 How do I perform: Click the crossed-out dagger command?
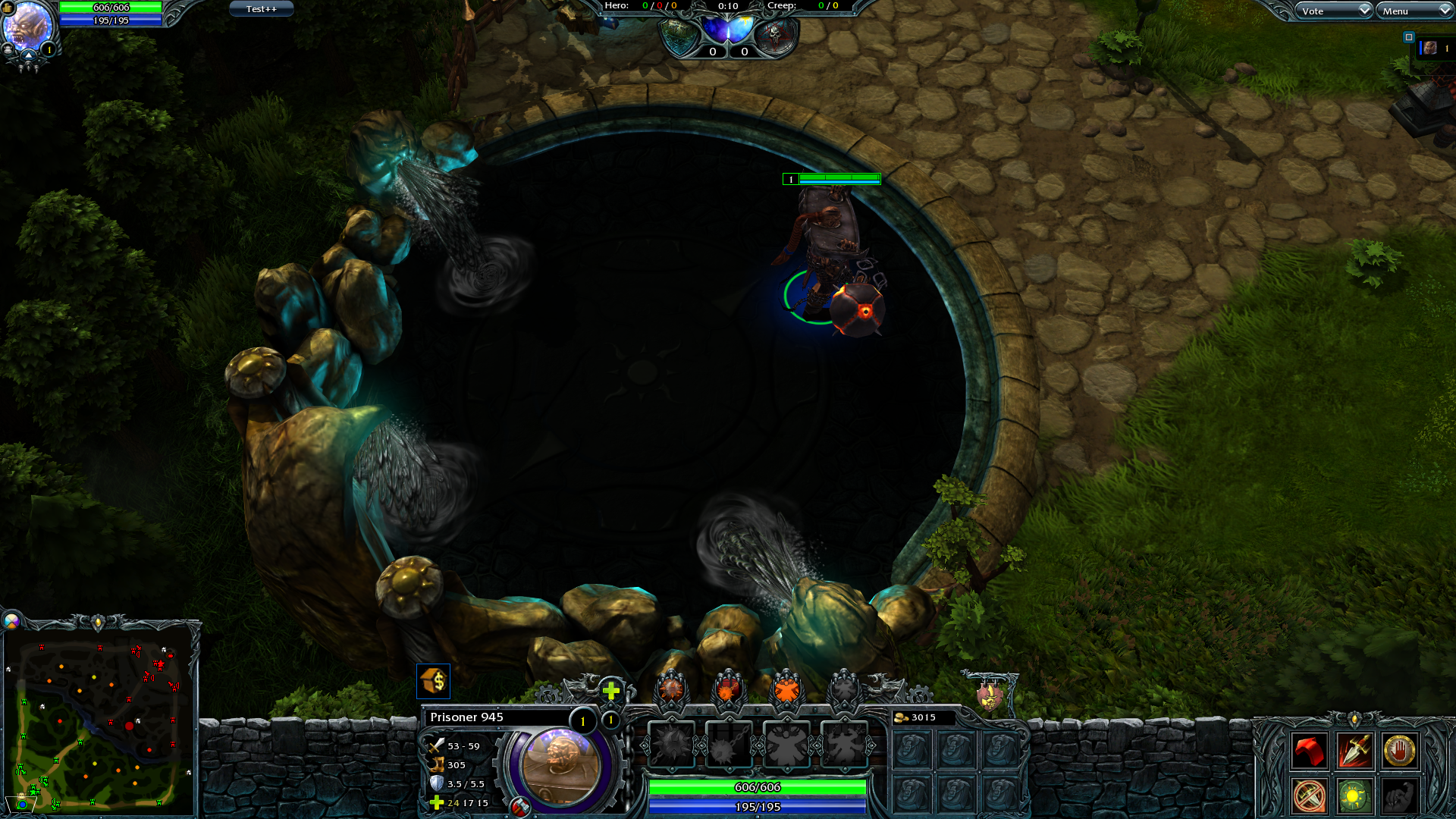coord(1310,796)
